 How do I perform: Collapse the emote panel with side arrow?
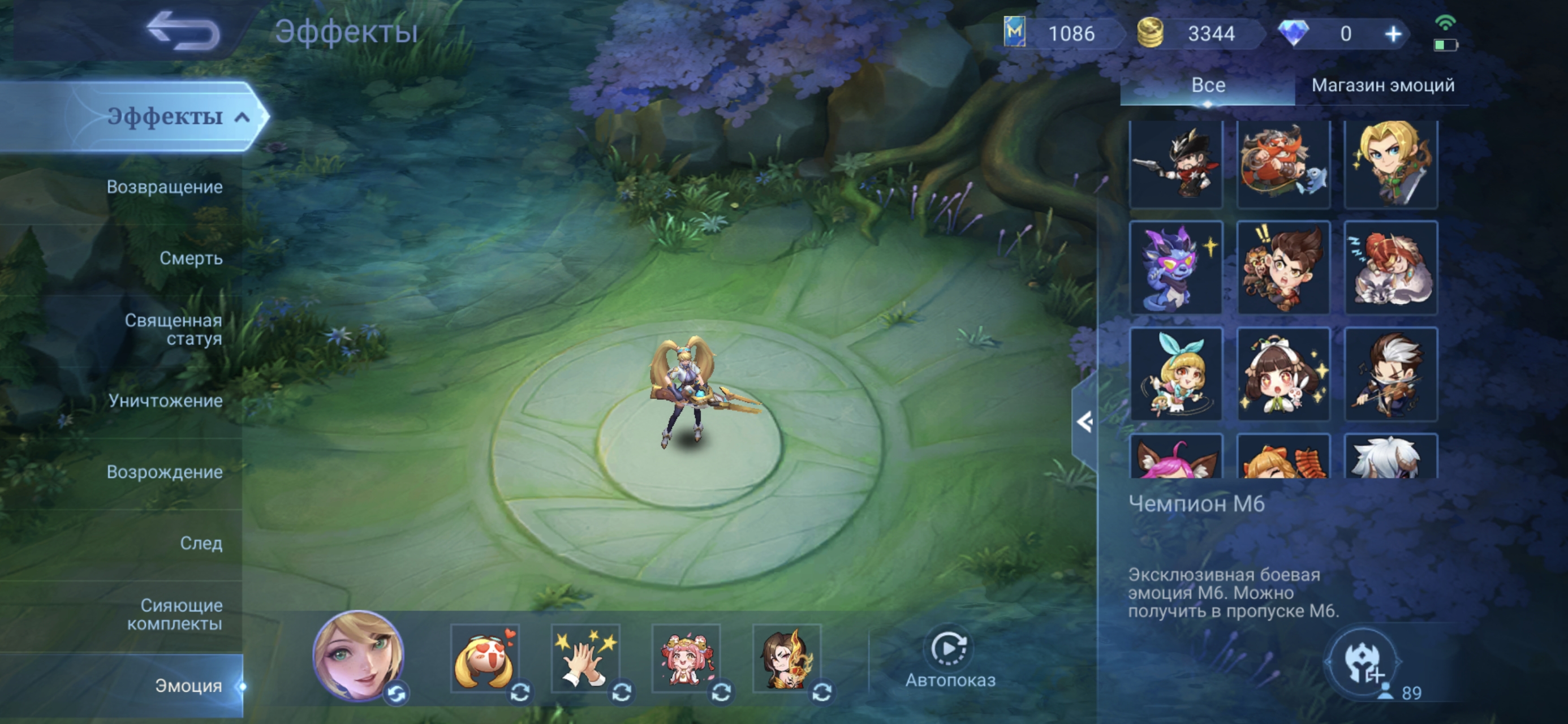click(1084, 422)
